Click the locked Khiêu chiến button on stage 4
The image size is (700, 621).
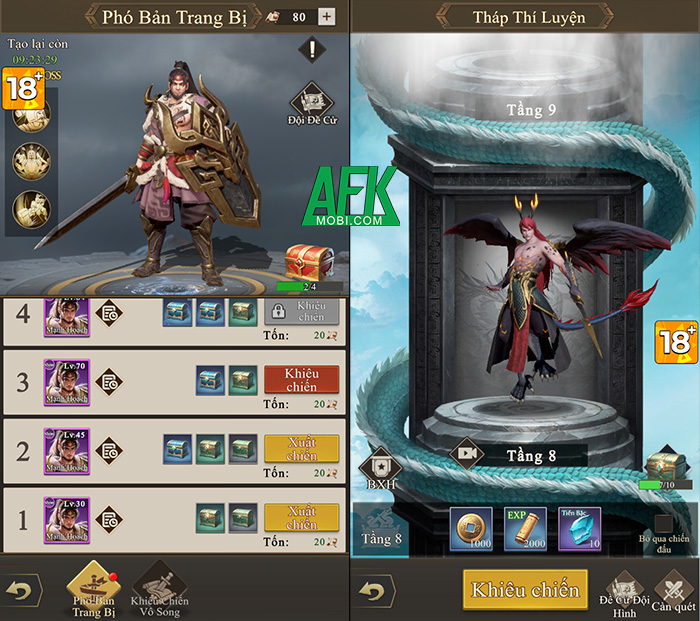pos(301,312)
